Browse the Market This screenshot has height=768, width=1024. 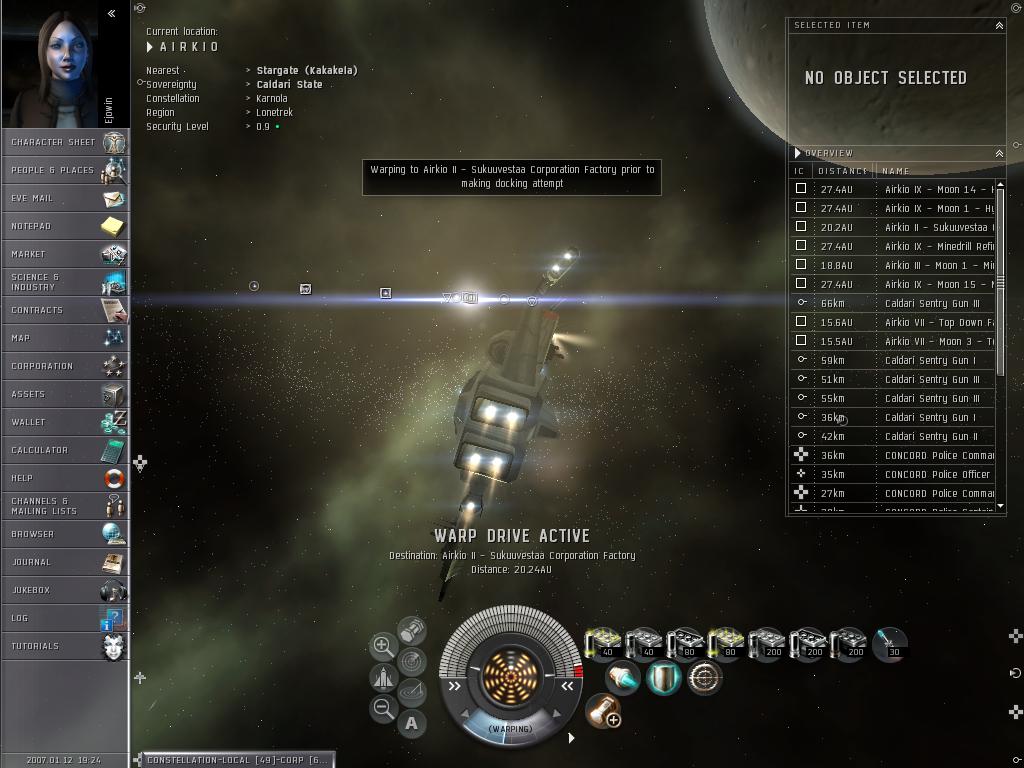[x=64, y=254]
